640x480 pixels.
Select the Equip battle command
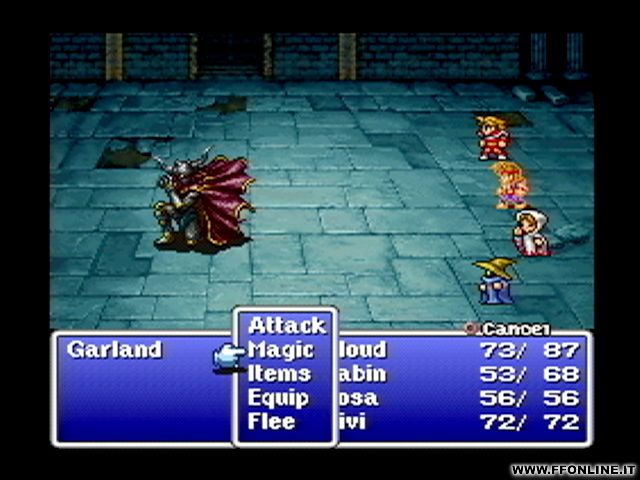click(277, 398)
